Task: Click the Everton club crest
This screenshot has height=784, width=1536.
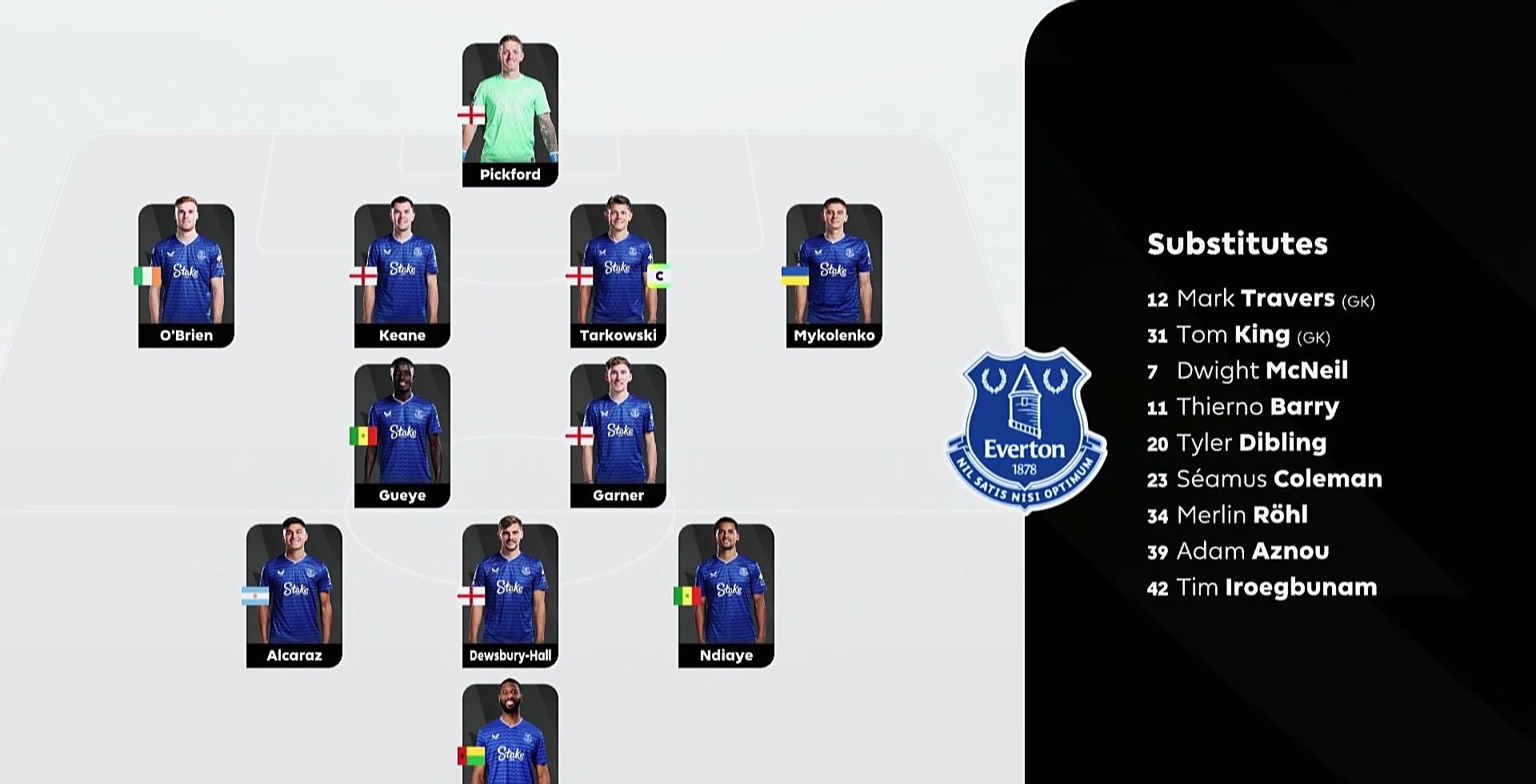Action: 1025,427
